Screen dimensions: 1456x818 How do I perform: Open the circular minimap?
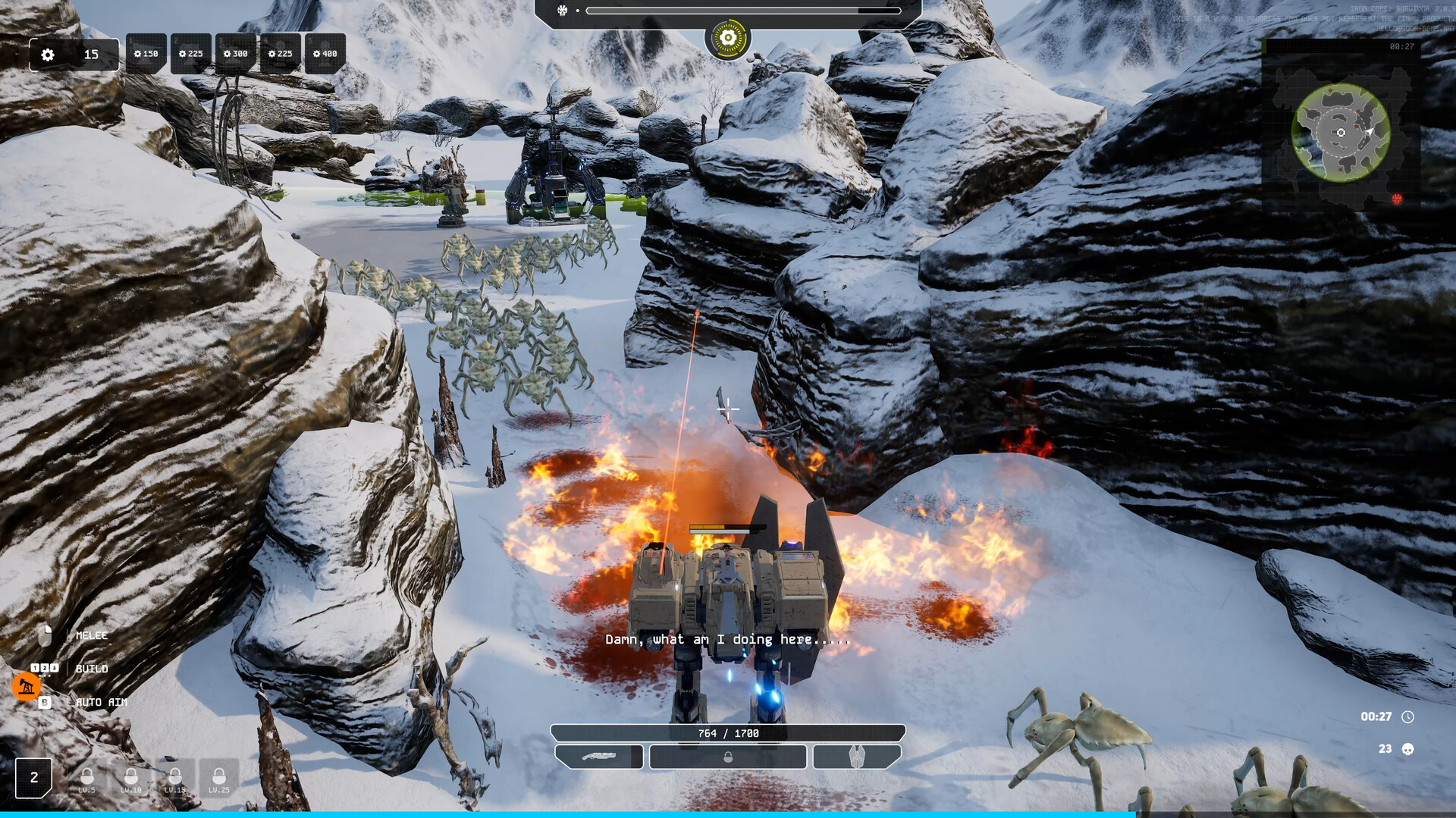(1341, 133)
